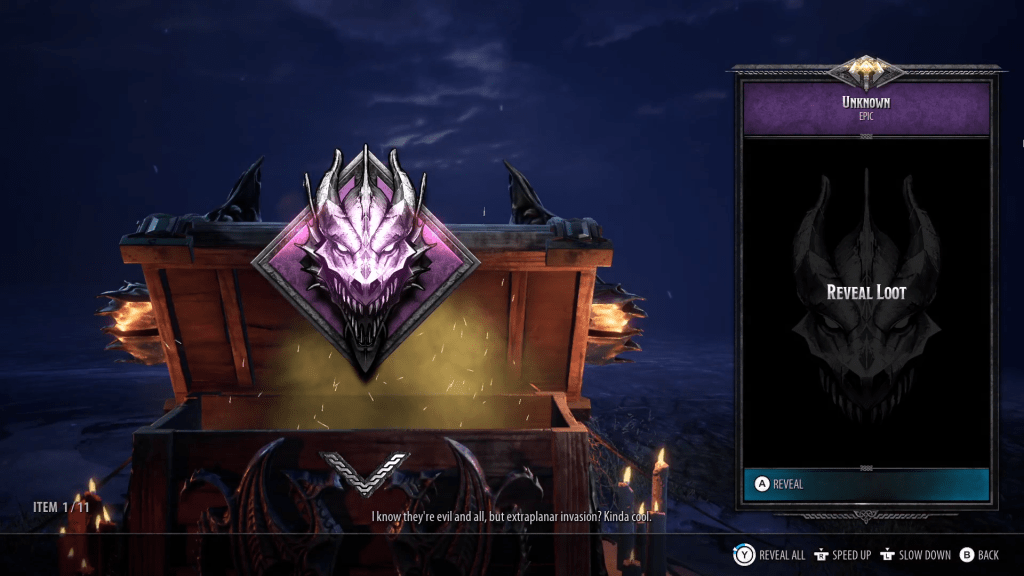The width and height of the screenshot is (1024, 576).
Task: Choose Reveal All in the bottom bar
Action: click(771, 555)
